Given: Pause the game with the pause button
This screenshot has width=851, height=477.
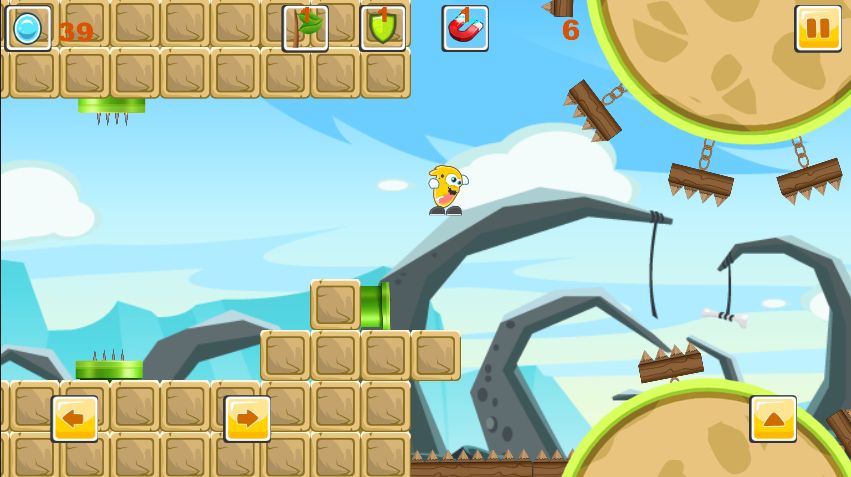Looking at the screenshot, I should (x=817, y=28).
